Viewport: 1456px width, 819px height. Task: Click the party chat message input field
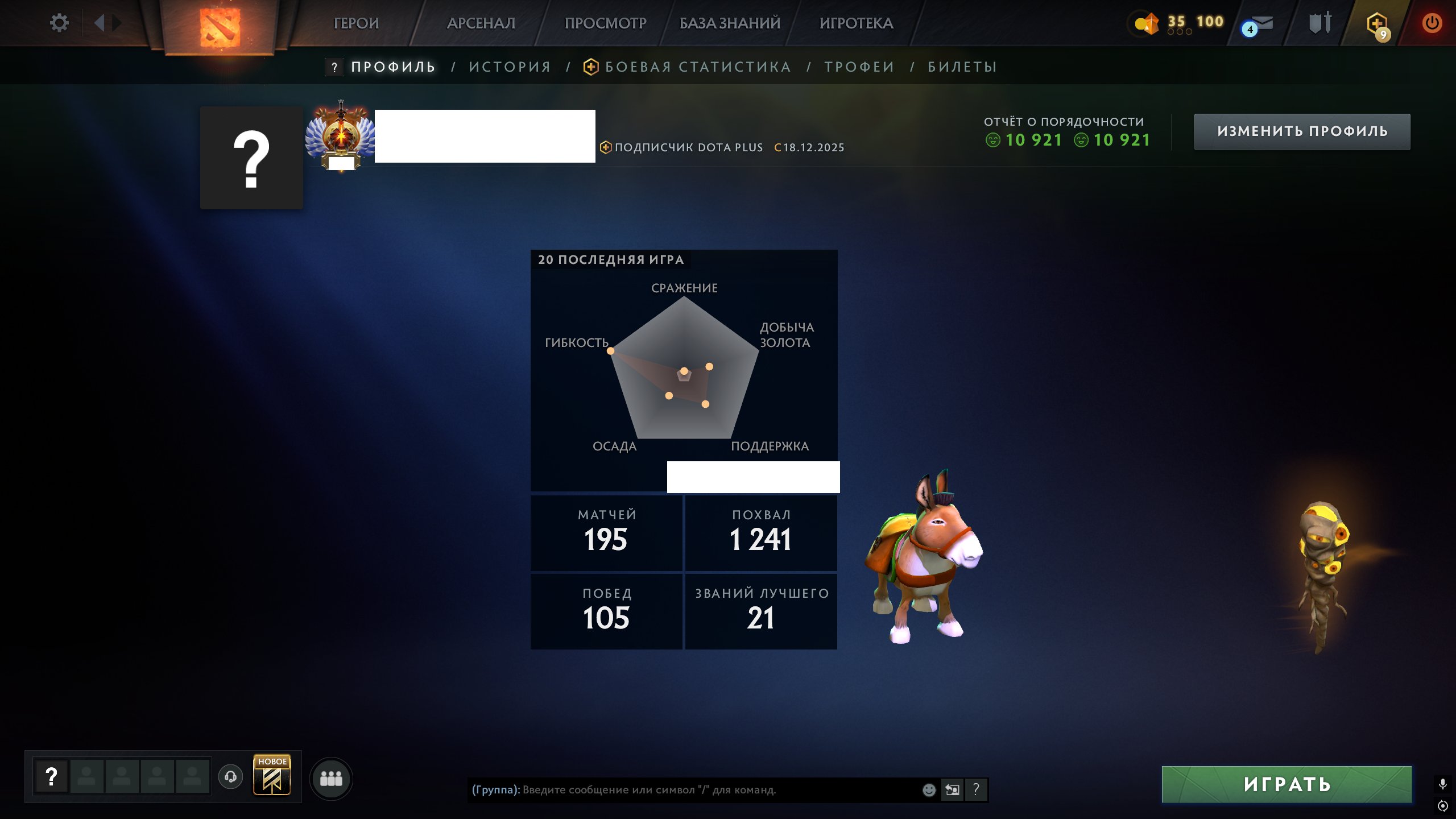coord(682,789)
